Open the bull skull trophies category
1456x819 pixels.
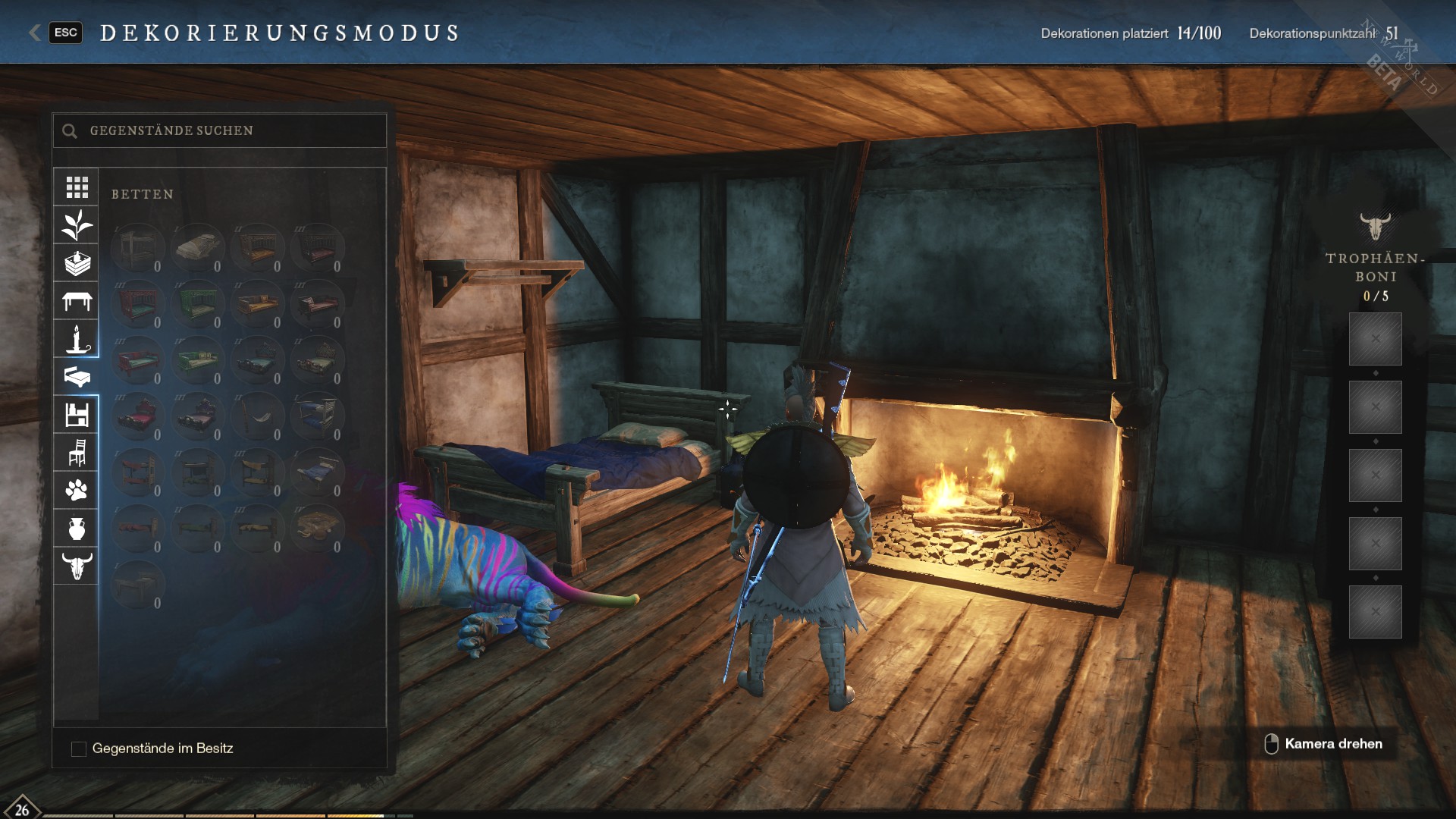(77, 566)
